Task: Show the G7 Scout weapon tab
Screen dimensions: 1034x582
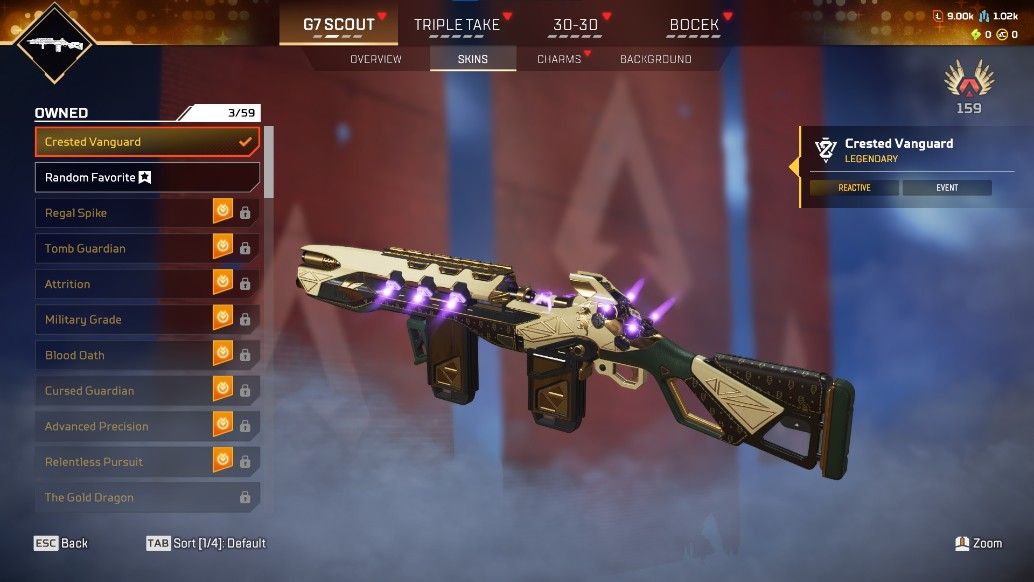Action: pos(338,25)
